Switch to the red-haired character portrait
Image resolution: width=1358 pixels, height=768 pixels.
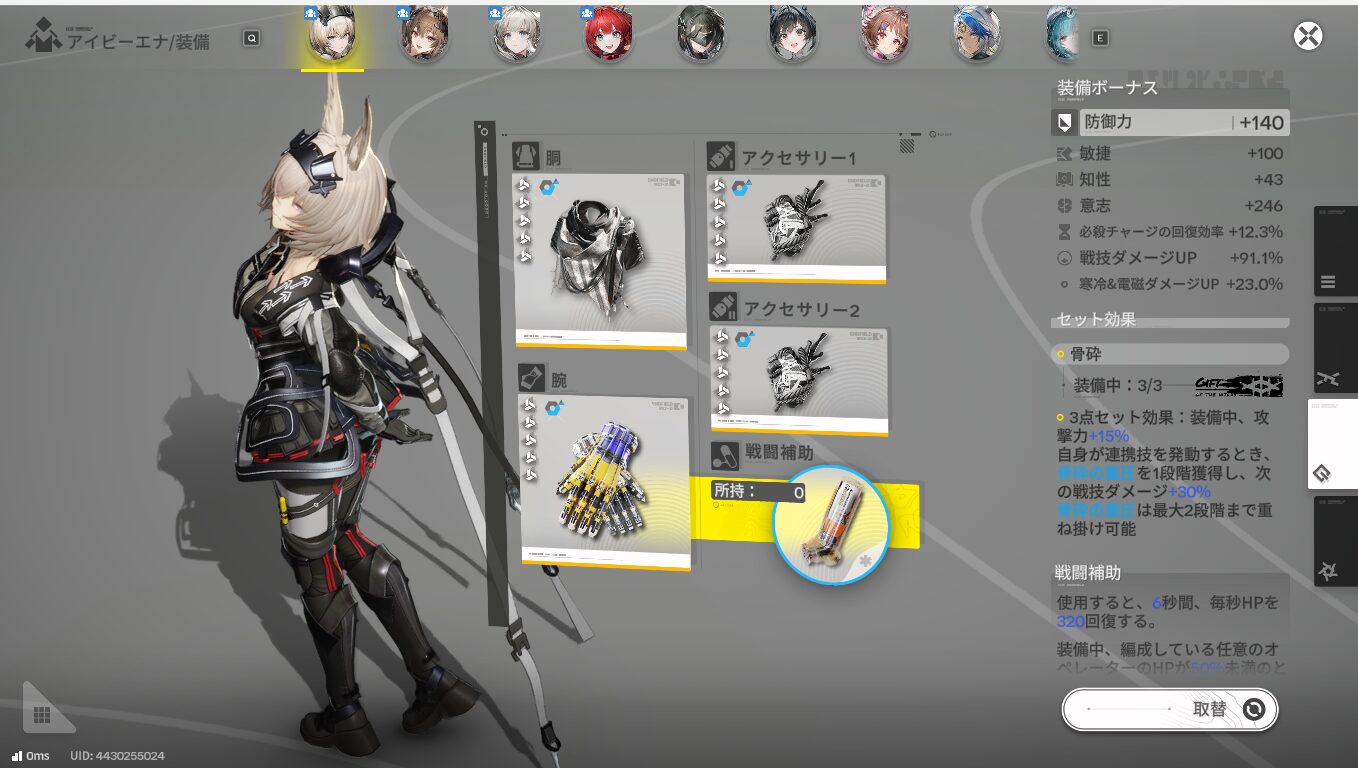pyautogui.click(x=608, y=34)
